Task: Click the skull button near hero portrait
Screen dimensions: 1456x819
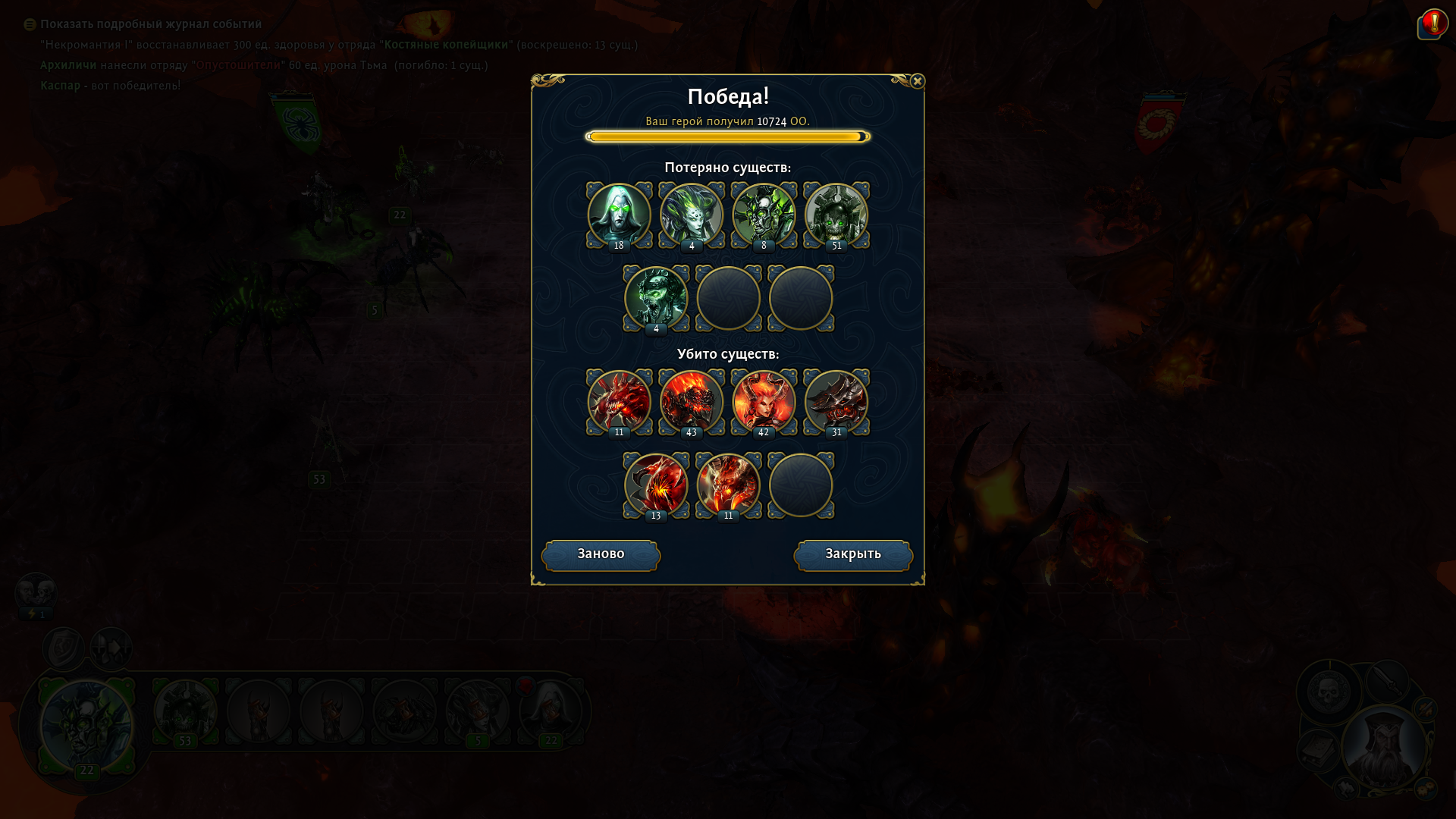Action: (1329, 691)
